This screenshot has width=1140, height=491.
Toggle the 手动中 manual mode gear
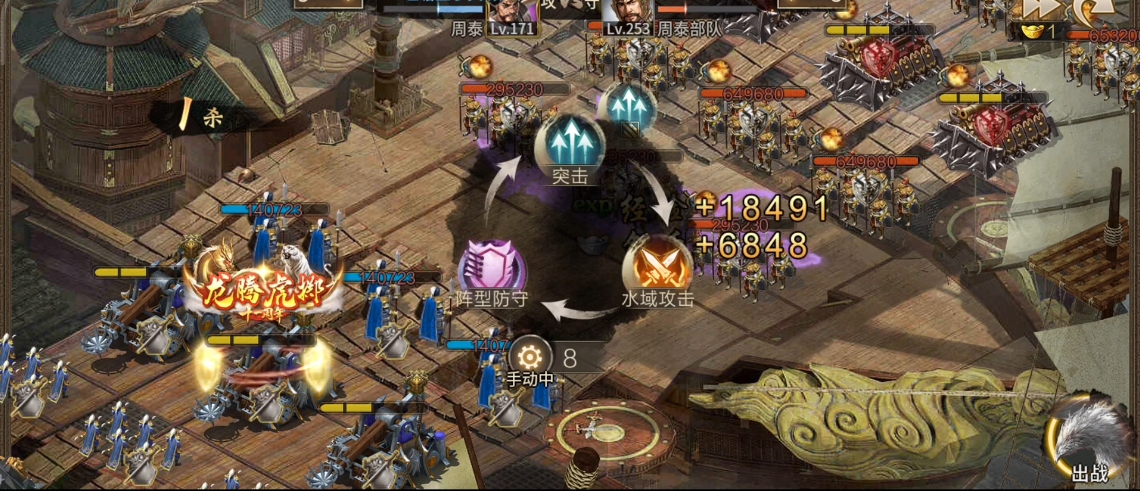(x=529, y=357)
